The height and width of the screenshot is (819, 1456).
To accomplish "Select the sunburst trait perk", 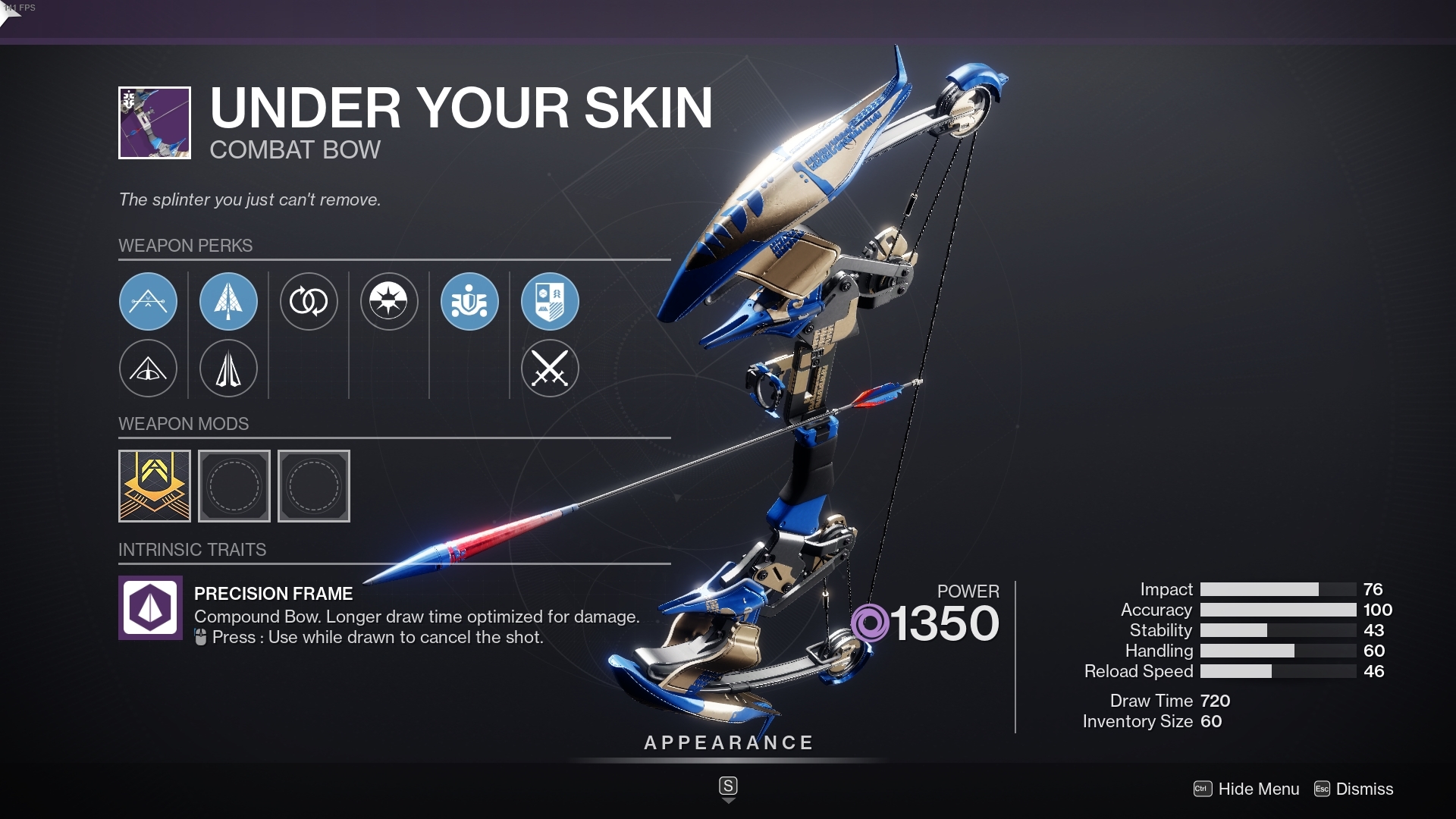I will [389, 301].
